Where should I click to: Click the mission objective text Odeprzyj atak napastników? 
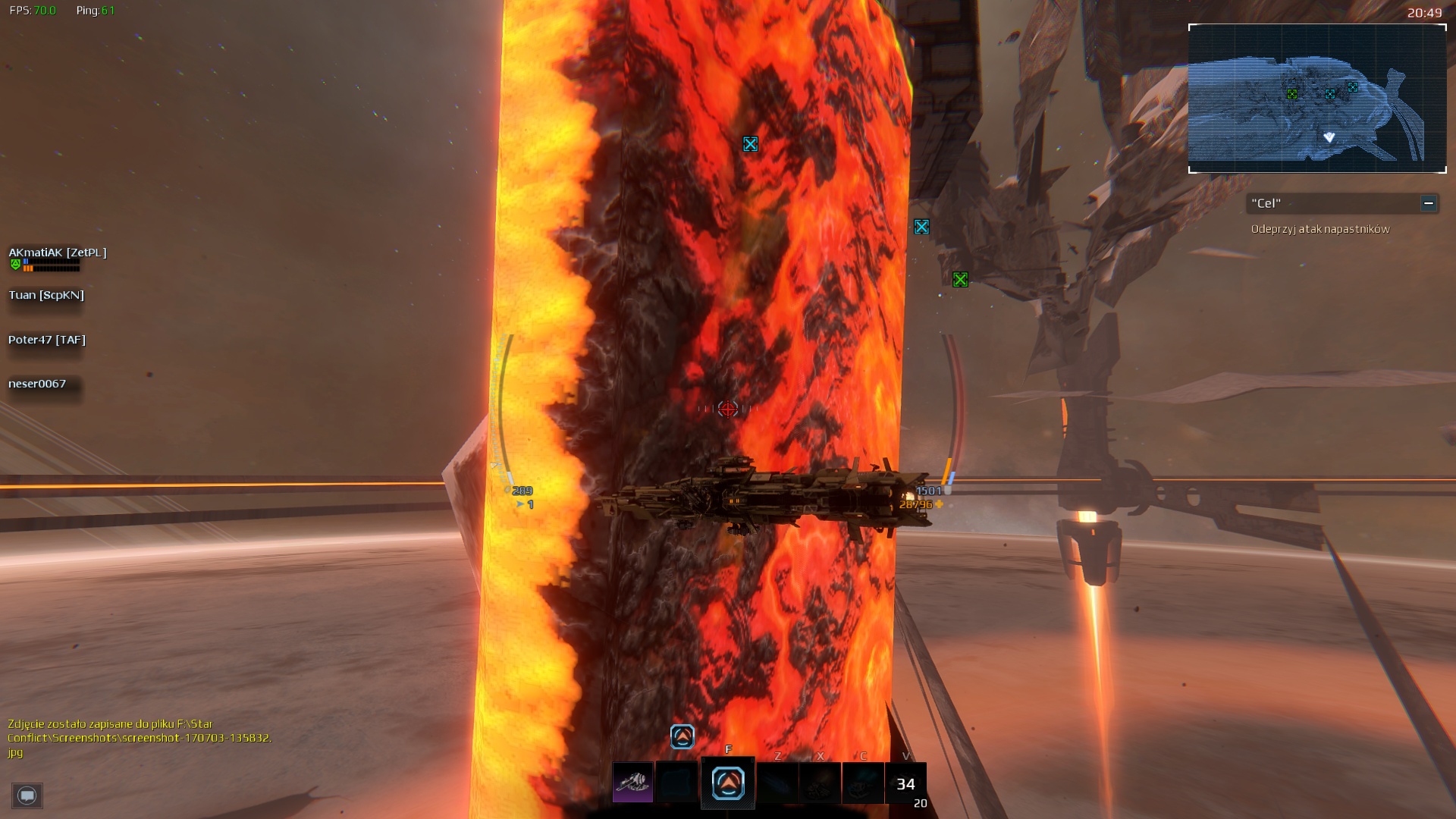(1319, 228)
